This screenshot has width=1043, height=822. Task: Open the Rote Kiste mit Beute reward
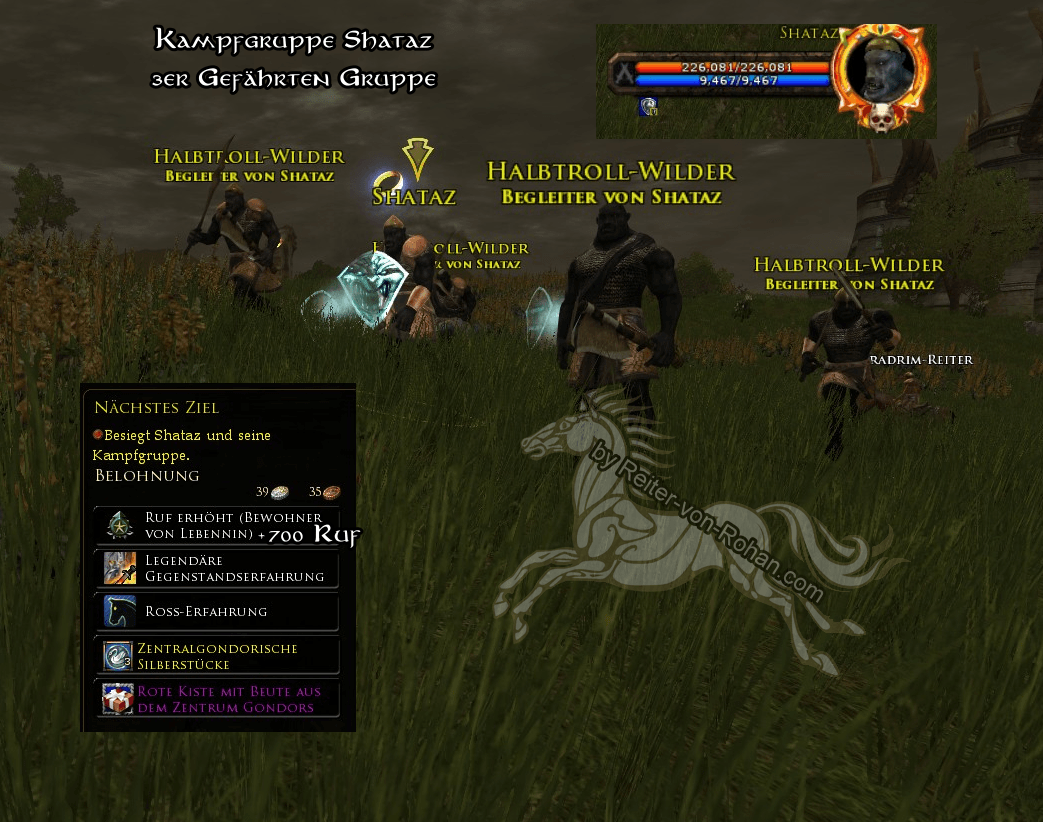[216, 699]
